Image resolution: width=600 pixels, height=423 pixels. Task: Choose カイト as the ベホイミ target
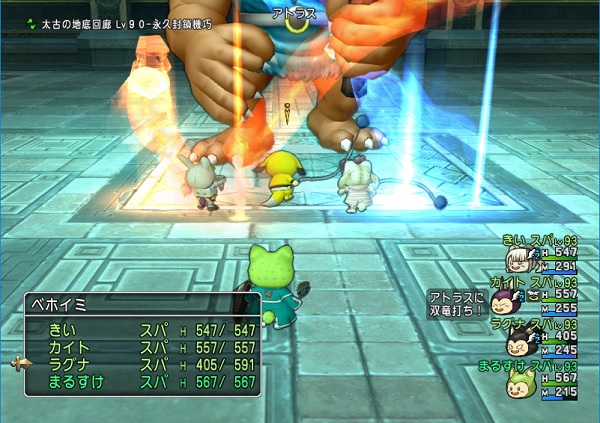tap(140, 346)
